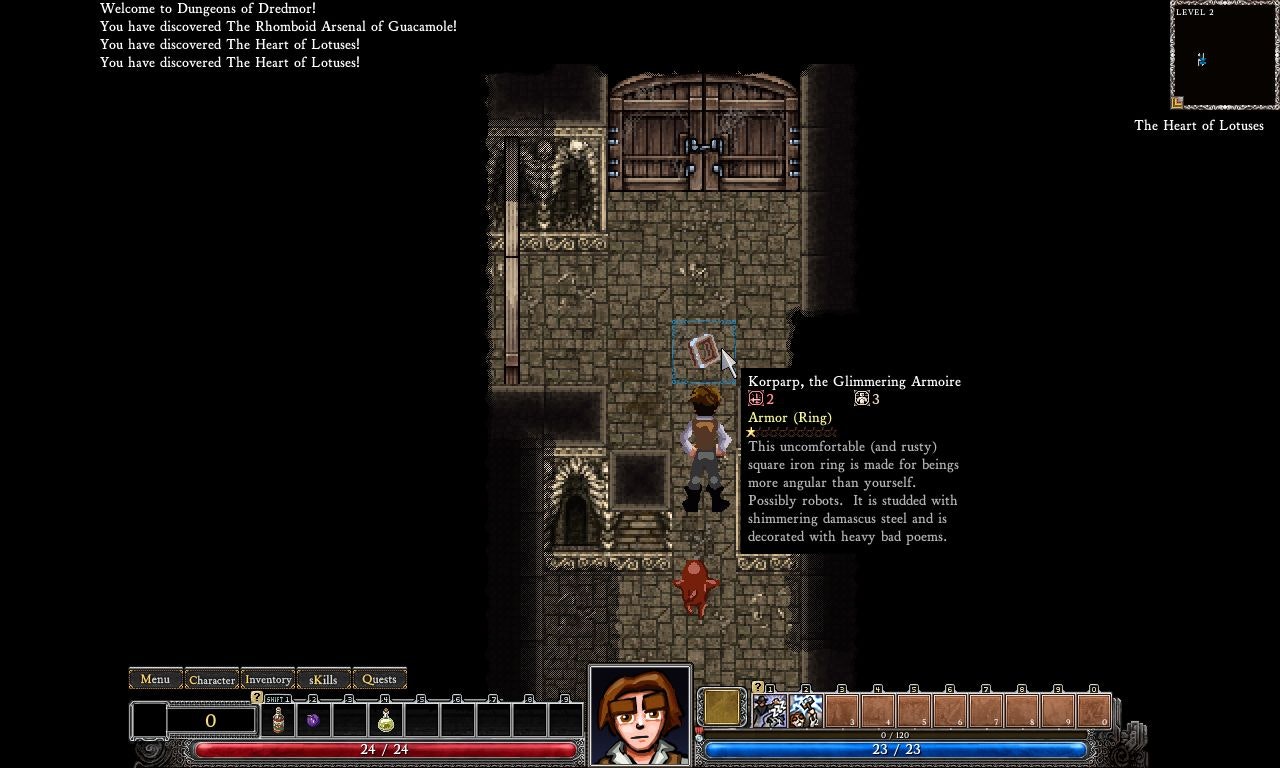The image size is (1280, 768).
Task: Click the adventurer's portrait
Action: pos(640,714)
